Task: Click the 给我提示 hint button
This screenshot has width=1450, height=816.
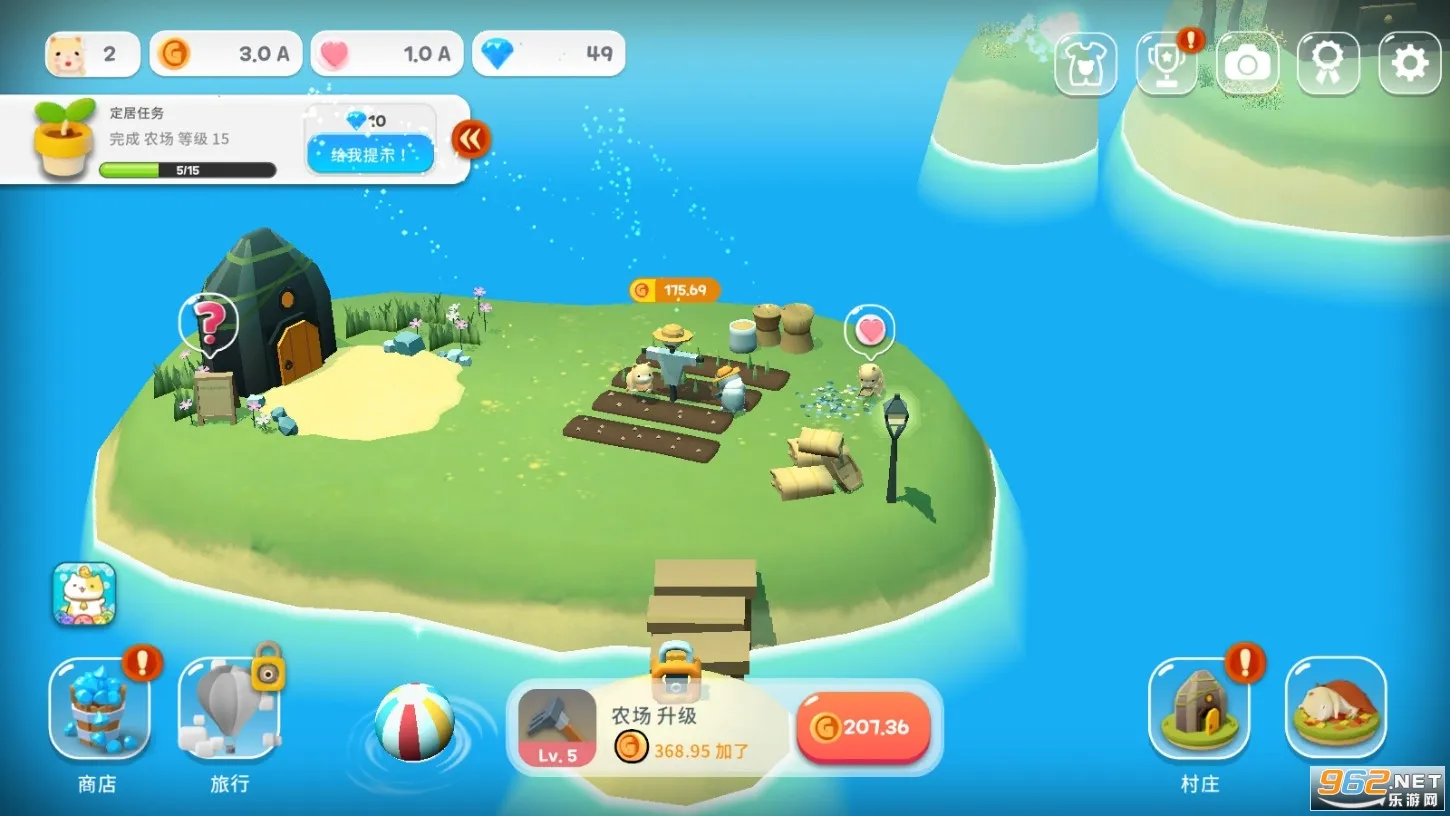Action: point(370,154)
